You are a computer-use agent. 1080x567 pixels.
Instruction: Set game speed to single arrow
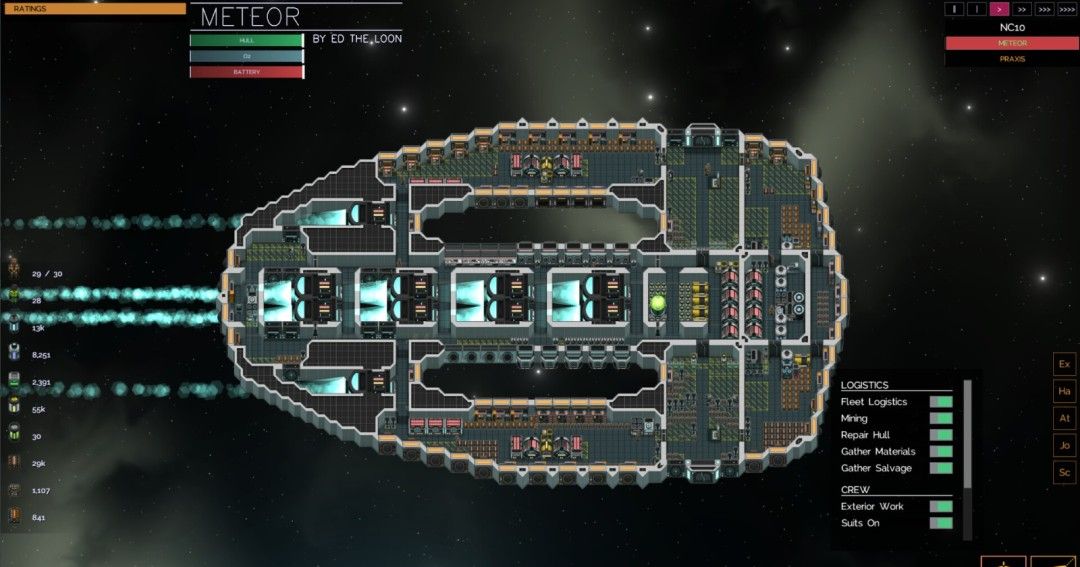999,9
